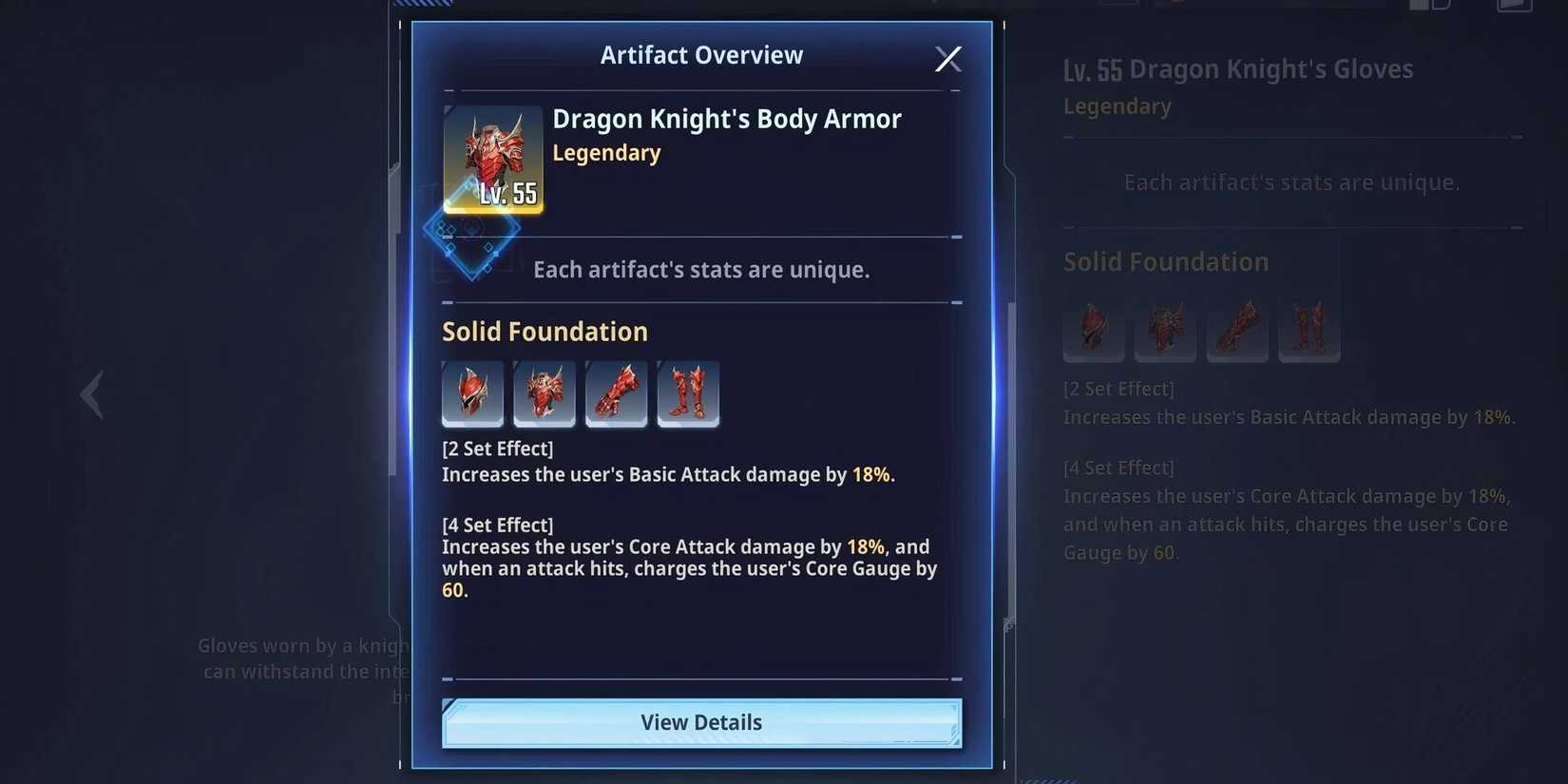Viewport: 1568px width, 784px height.
Task: Close the Artifact Overview dialog
Action: click(947, 58)
